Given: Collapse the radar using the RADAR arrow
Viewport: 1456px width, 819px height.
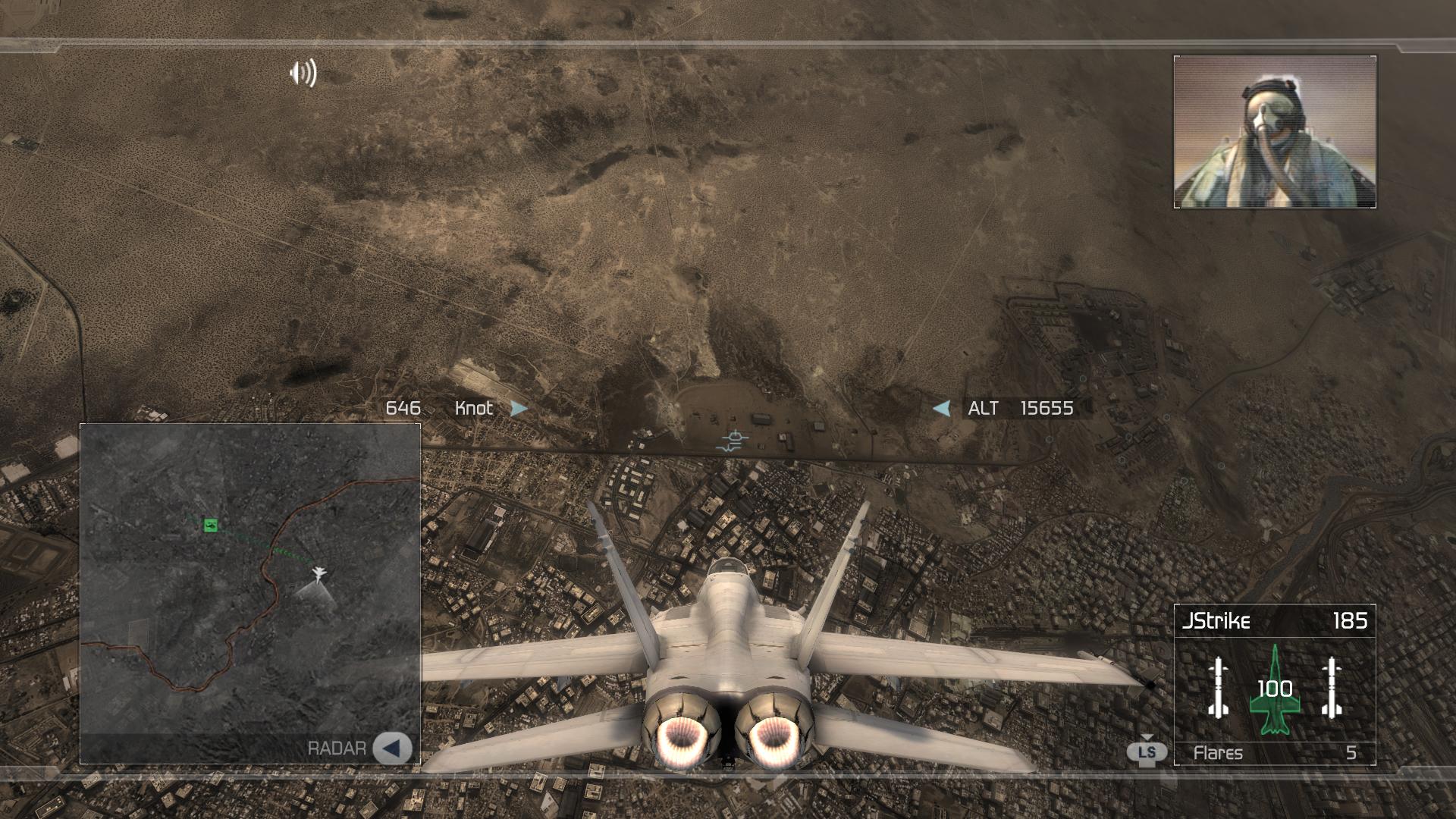Looking at the screenshot, I should 392,749.
